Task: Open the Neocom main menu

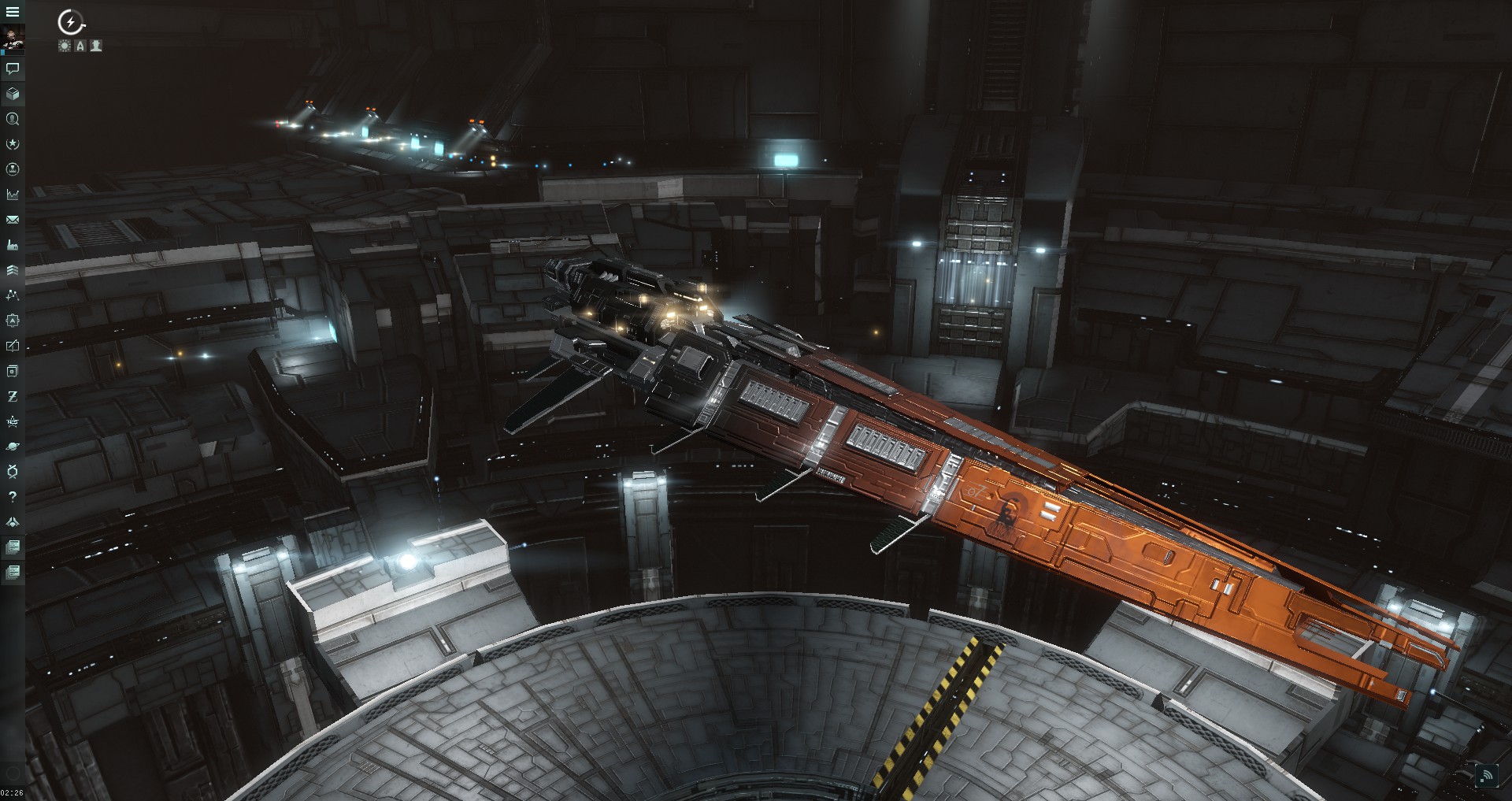Action: coord(12,12)
